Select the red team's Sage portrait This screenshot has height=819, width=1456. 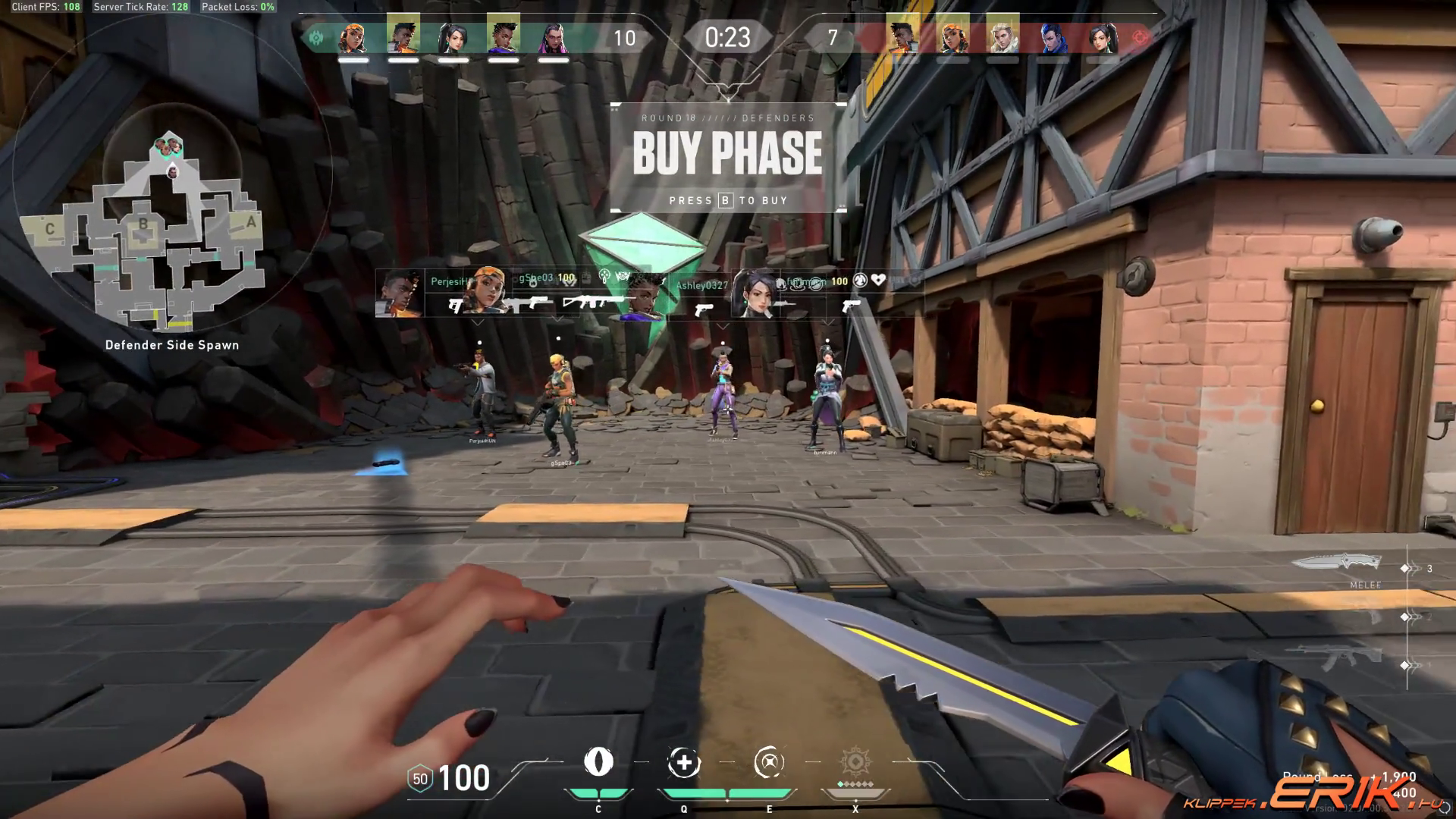point(1102,36)
